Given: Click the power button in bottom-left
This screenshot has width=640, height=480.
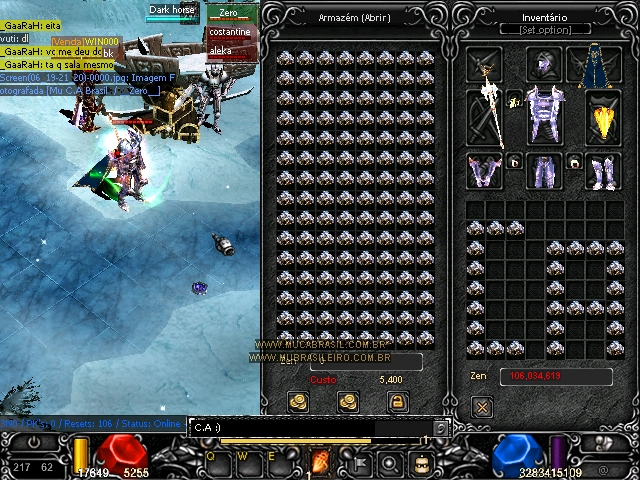Looking at the screenshot, I should coord(33,441).
